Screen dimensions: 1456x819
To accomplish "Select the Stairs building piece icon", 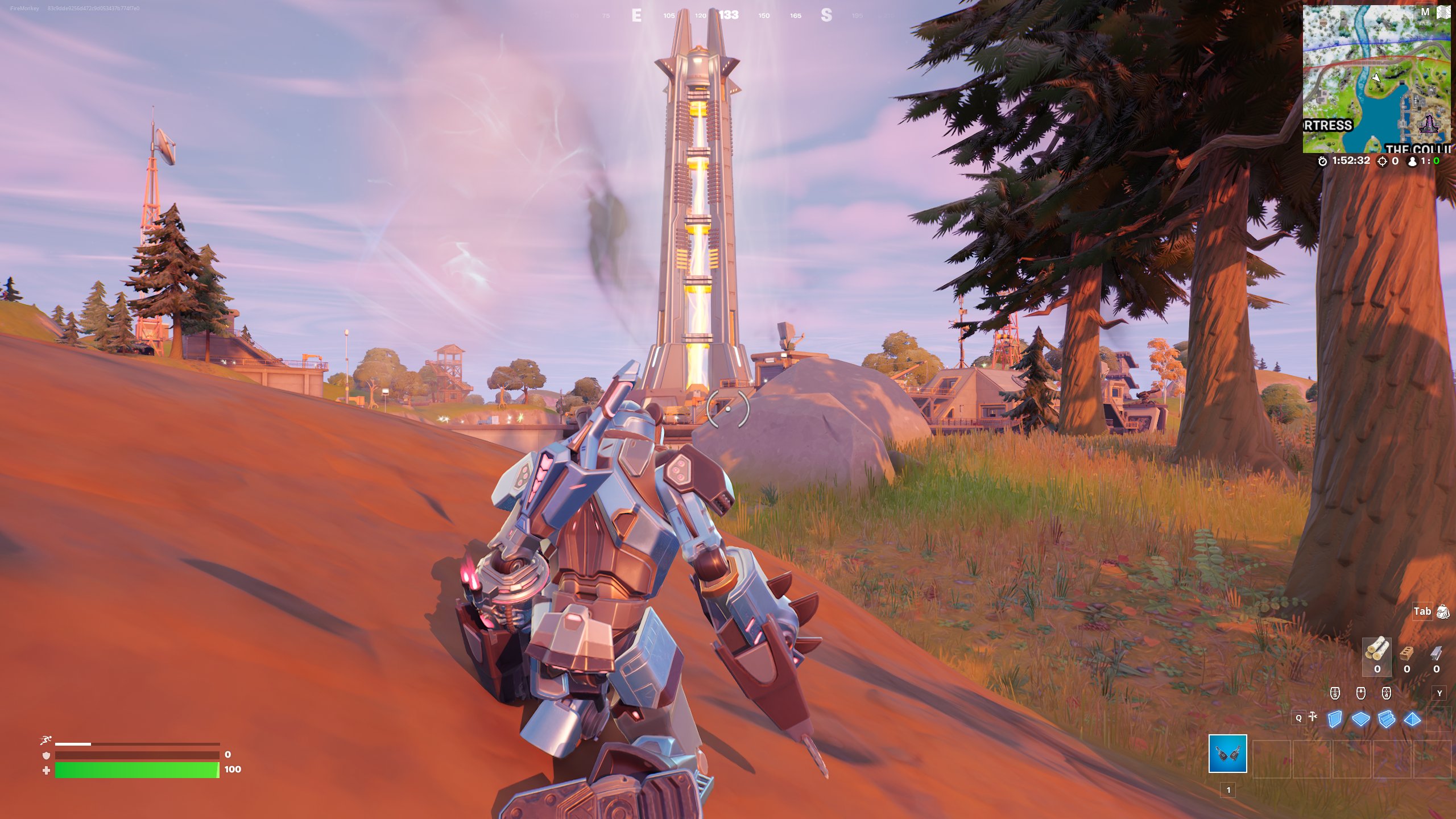I will 1387,719.
